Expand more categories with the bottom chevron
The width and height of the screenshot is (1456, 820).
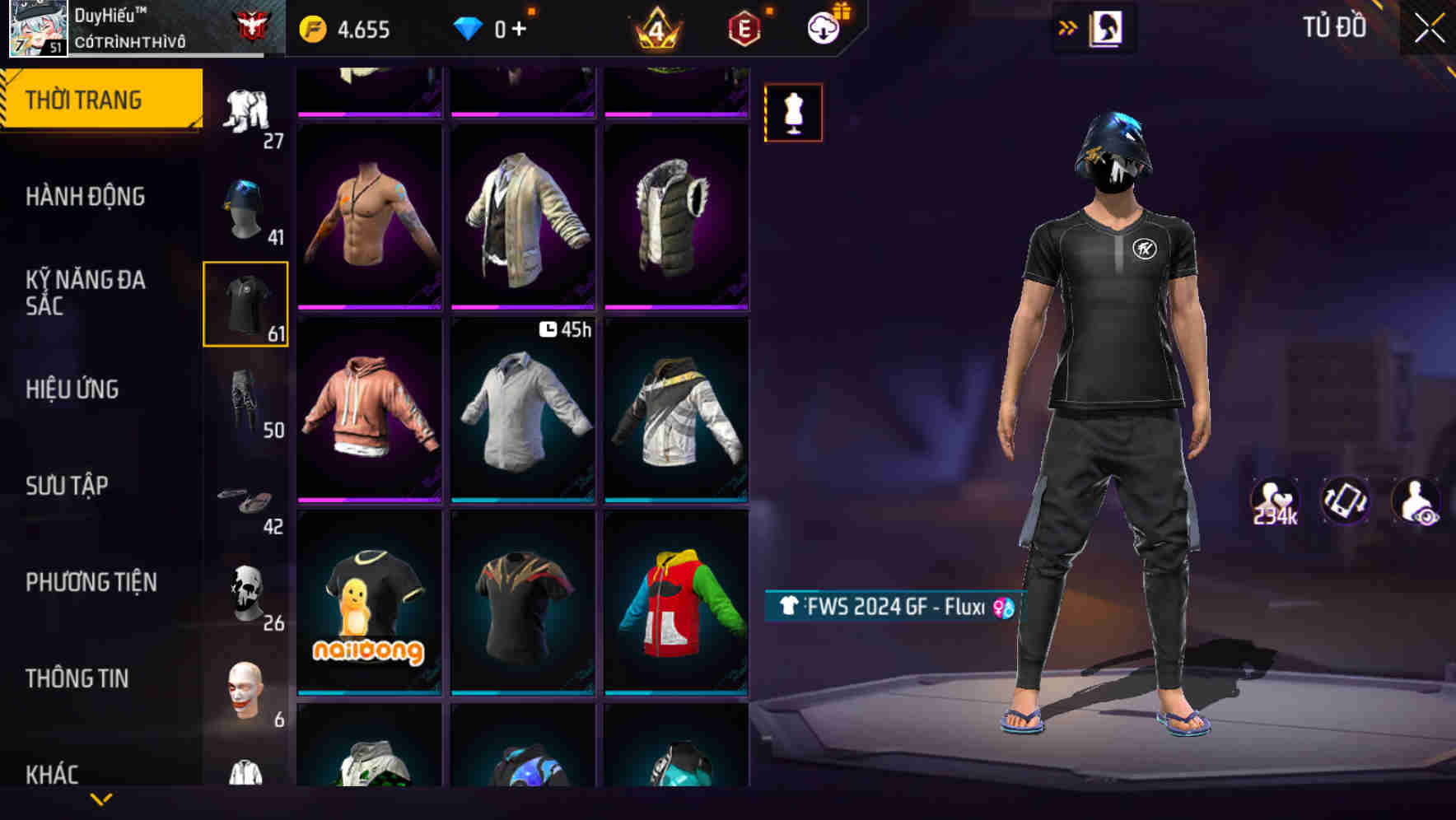point(100,799)
